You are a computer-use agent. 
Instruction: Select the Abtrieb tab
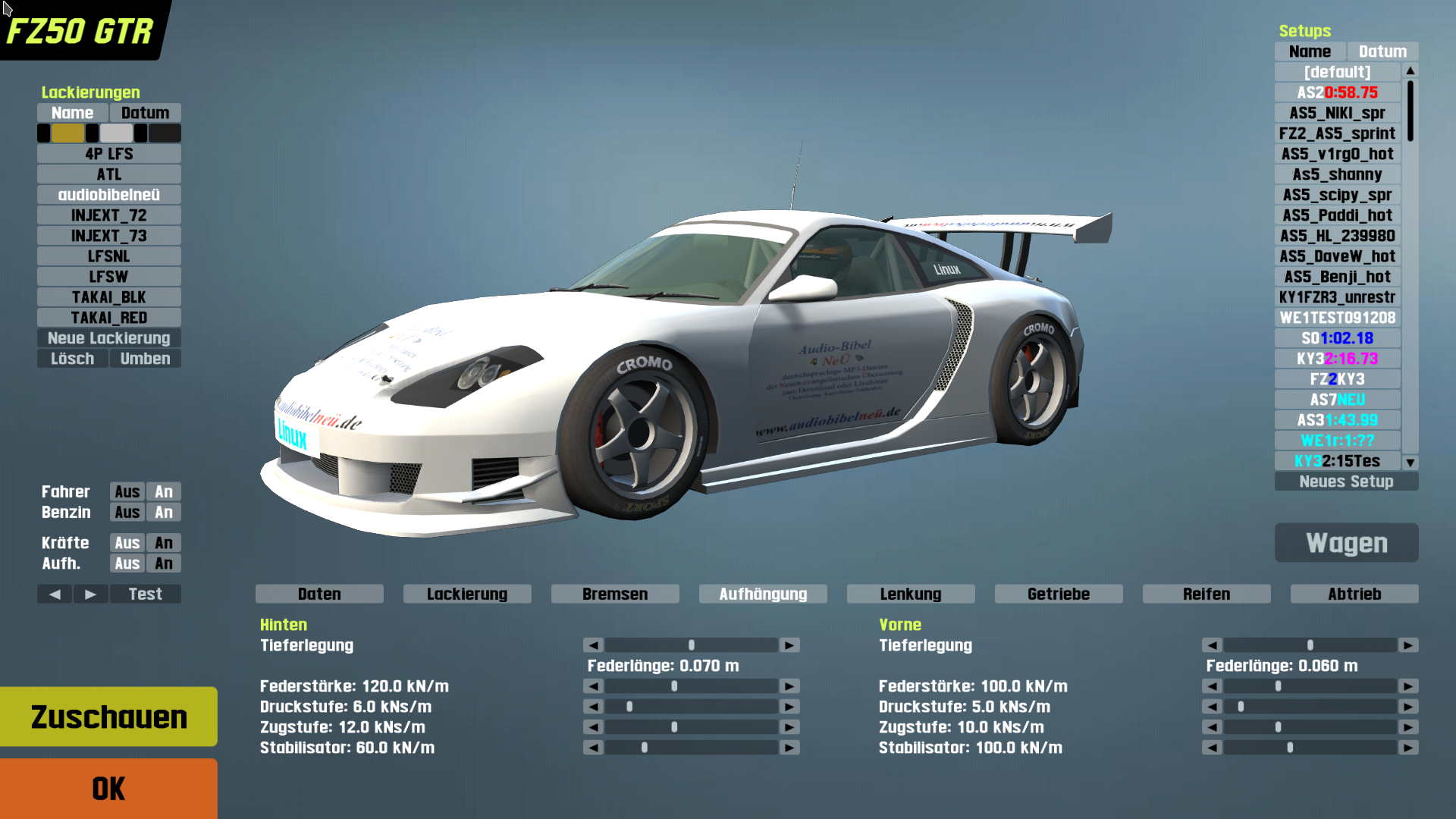1354,594
